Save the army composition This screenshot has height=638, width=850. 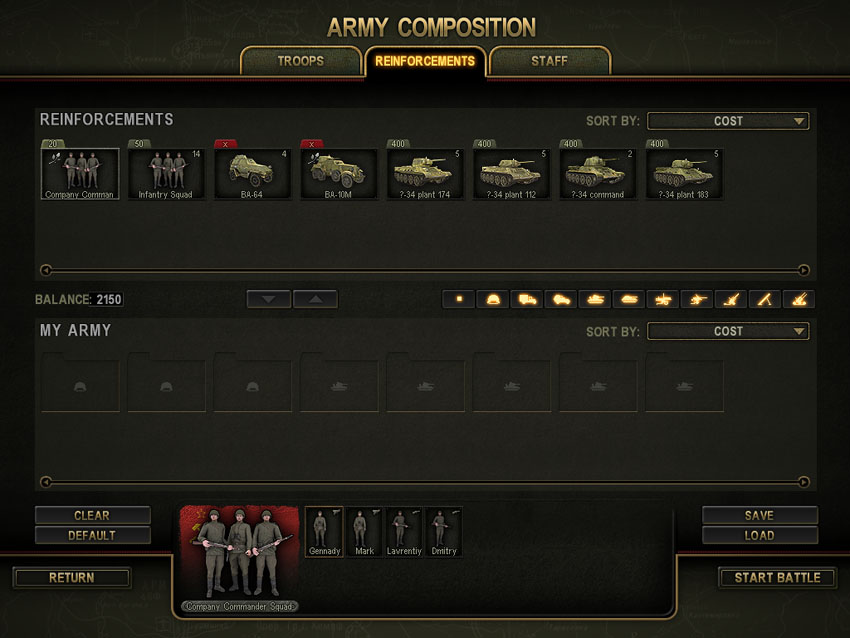(x=759, y=515)
